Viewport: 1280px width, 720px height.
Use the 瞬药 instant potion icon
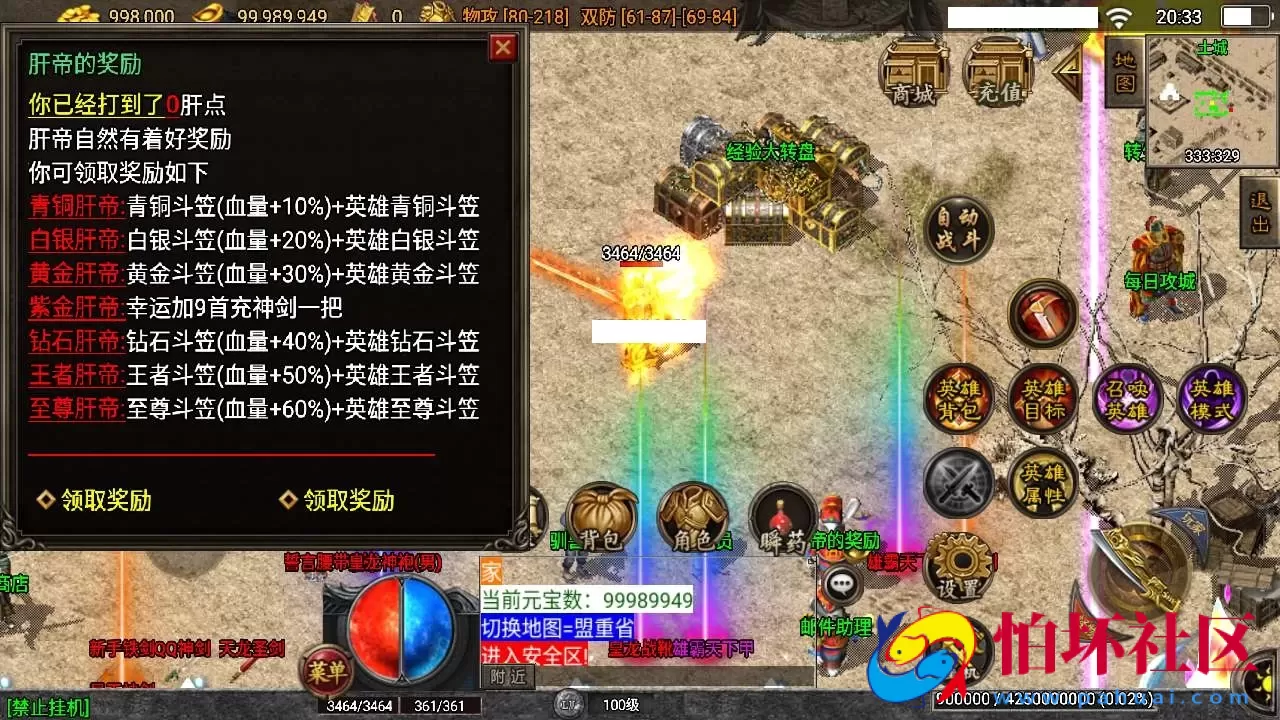click(x=781, y=518)
